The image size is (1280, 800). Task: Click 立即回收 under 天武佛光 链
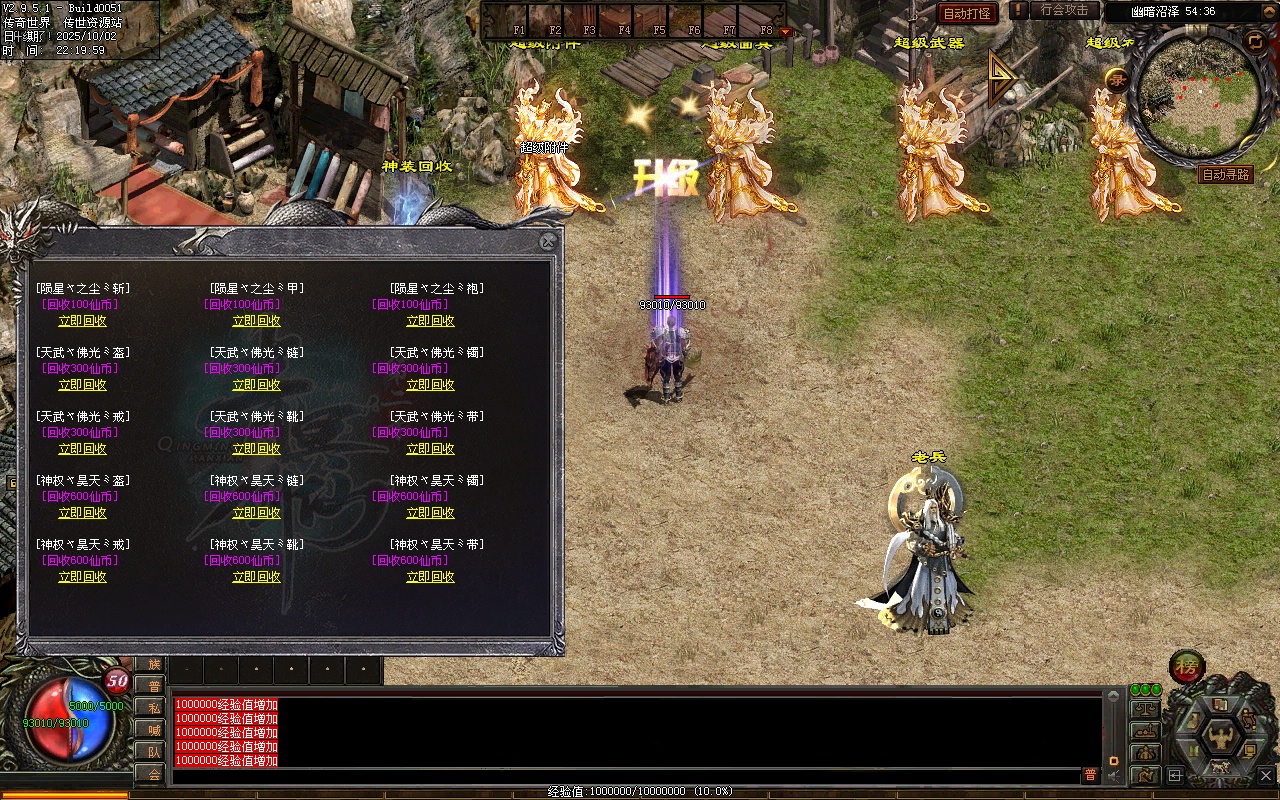pos(256,385)
